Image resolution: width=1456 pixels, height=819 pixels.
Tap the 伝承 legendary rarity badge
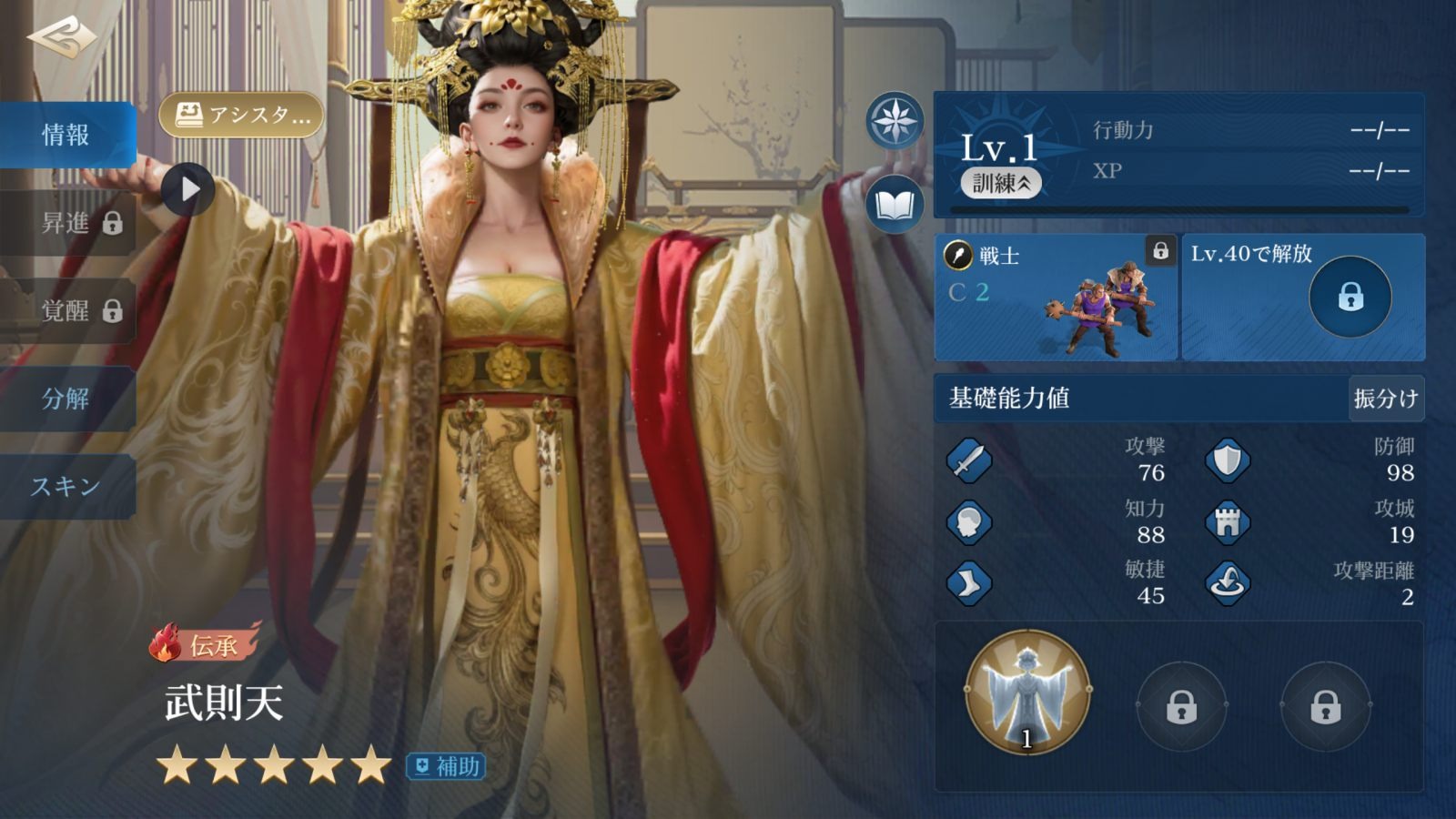(x=206, y=644)
